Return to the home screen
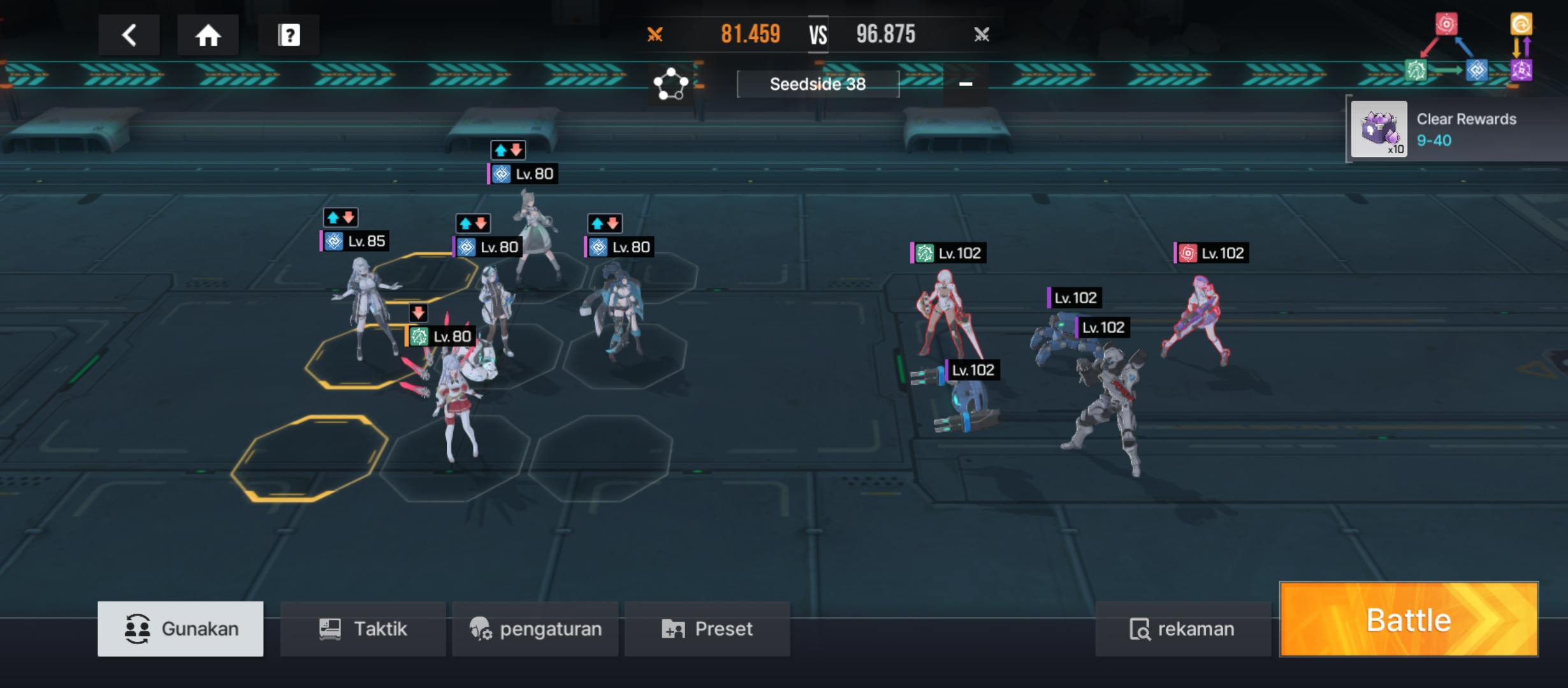This screenshot has height=688, width=1568. (208, 35)
